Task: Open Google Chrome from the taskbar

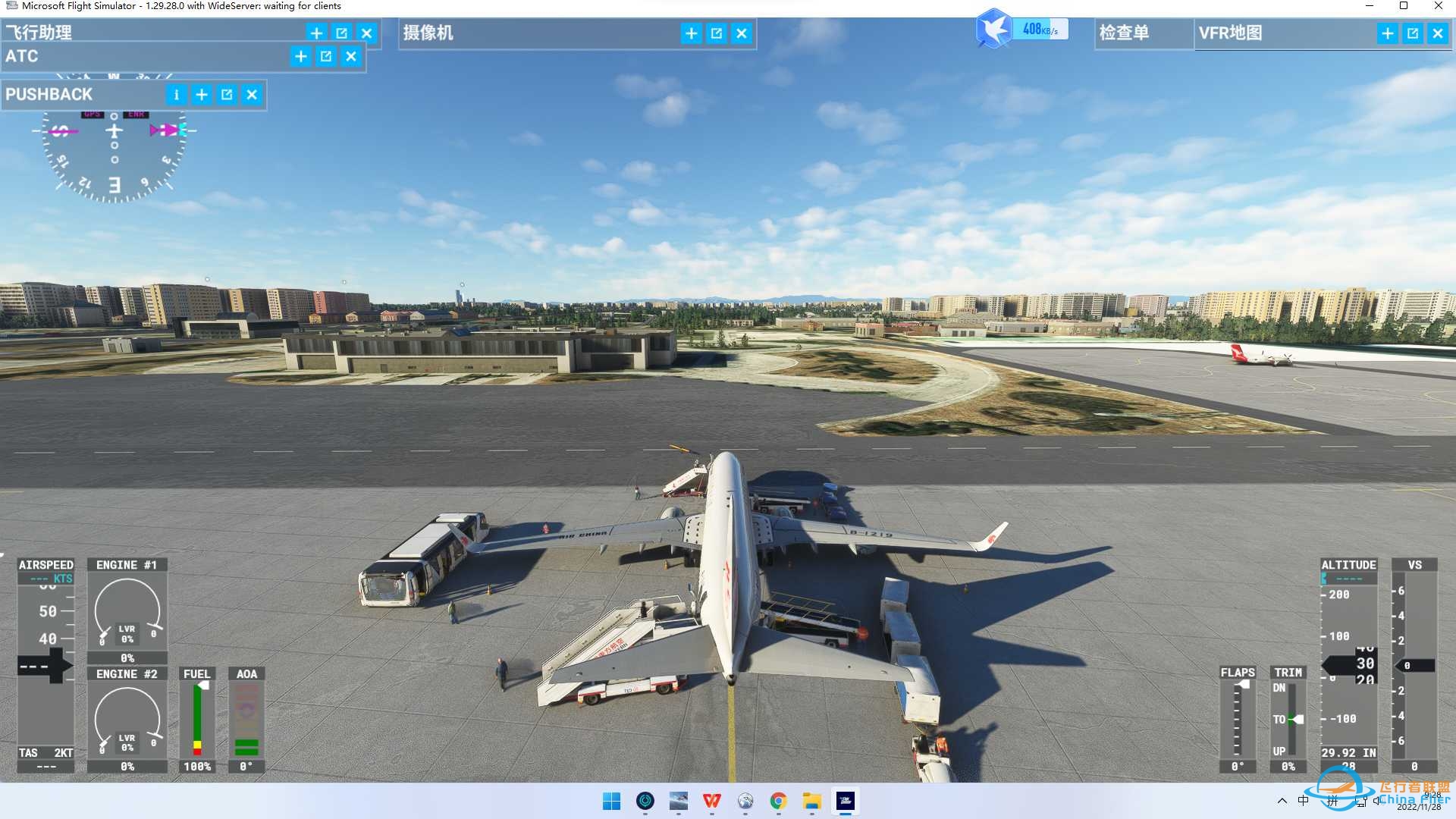Action: (778, 801)
